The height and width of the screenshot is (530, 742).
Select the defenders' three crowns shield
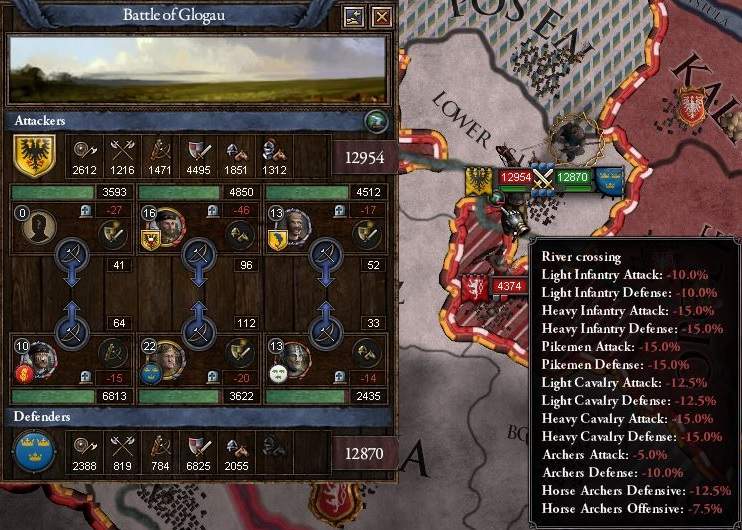point(33,453)
